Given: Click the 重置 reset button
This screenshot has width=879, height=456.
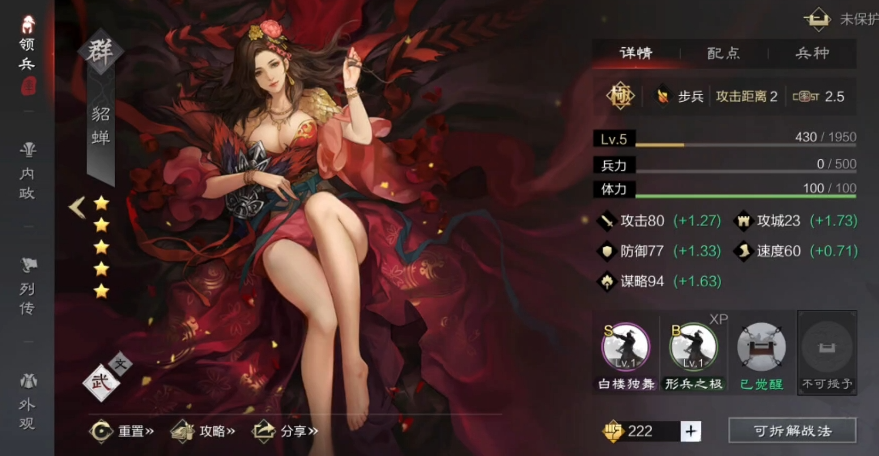Looking at the screenshot, I should point(122,431).
